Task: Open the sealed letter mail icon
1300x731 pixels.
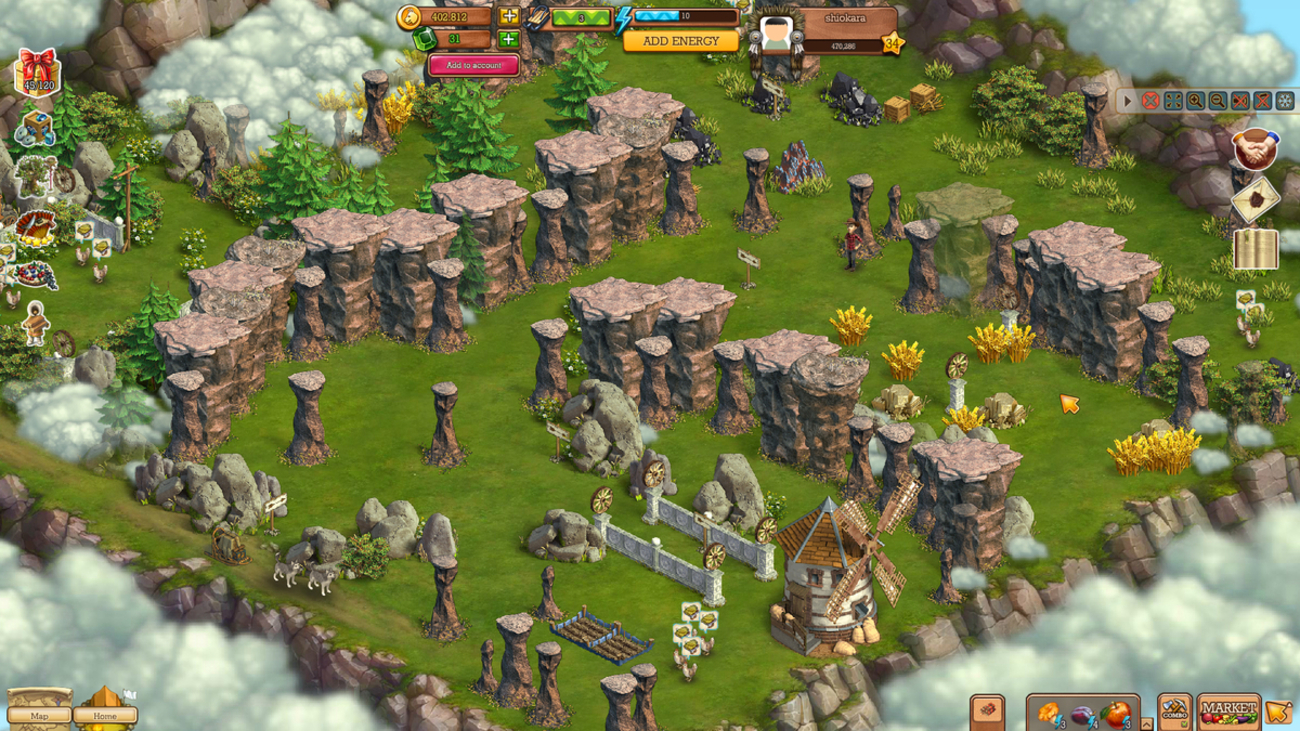Action: 1255,199
